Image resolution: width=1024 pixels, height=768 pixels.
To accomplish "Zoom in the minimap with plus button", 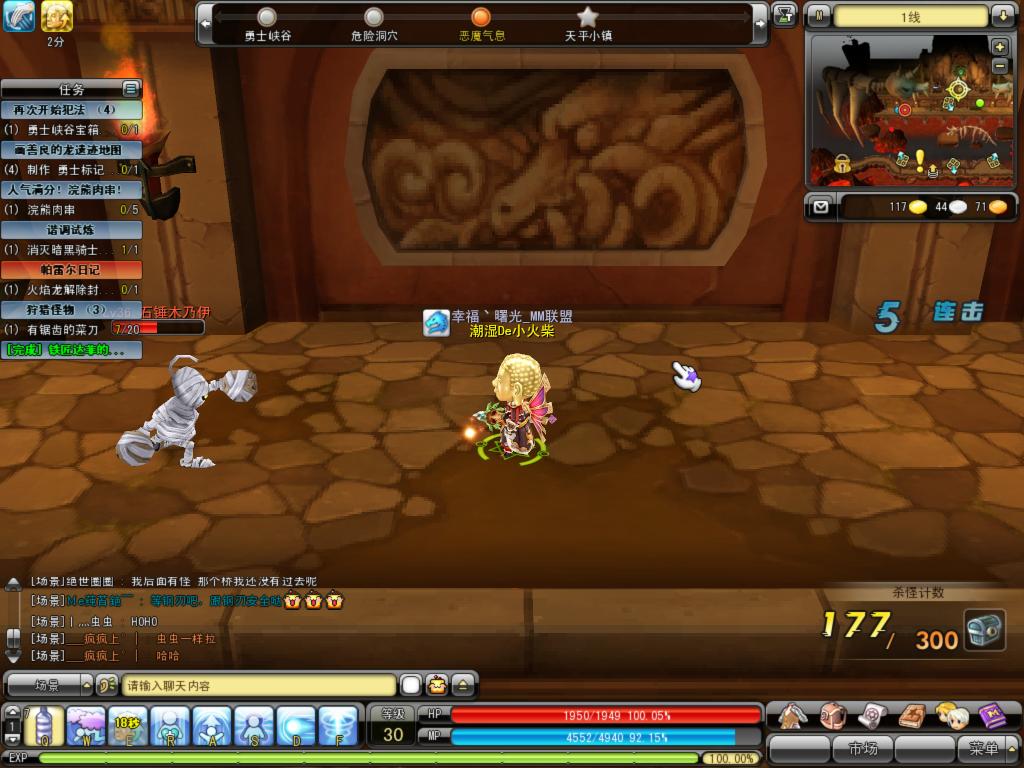I will click(x=999, y=47).
